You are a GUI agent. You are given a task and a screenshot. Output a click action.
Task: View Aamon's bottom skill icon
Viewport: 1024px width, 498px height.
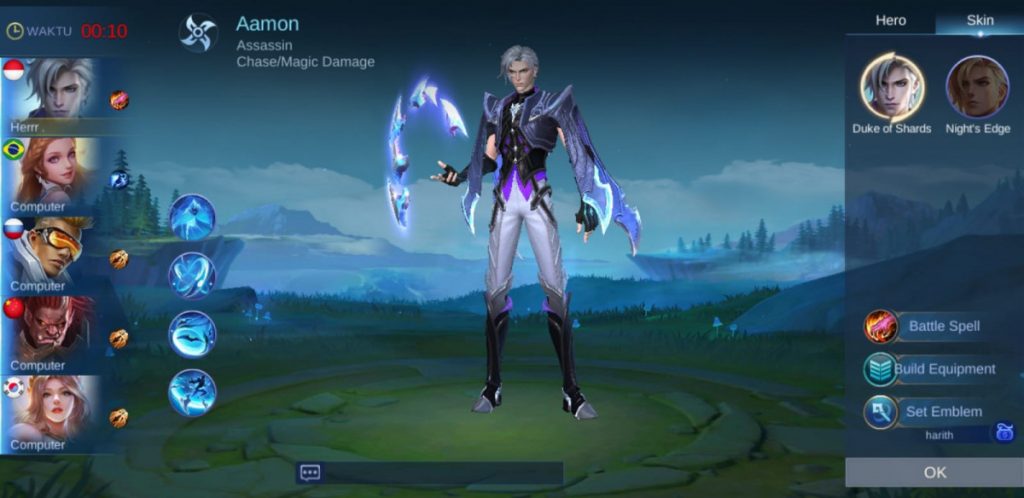pyautogui.click(x=192, y=392)
